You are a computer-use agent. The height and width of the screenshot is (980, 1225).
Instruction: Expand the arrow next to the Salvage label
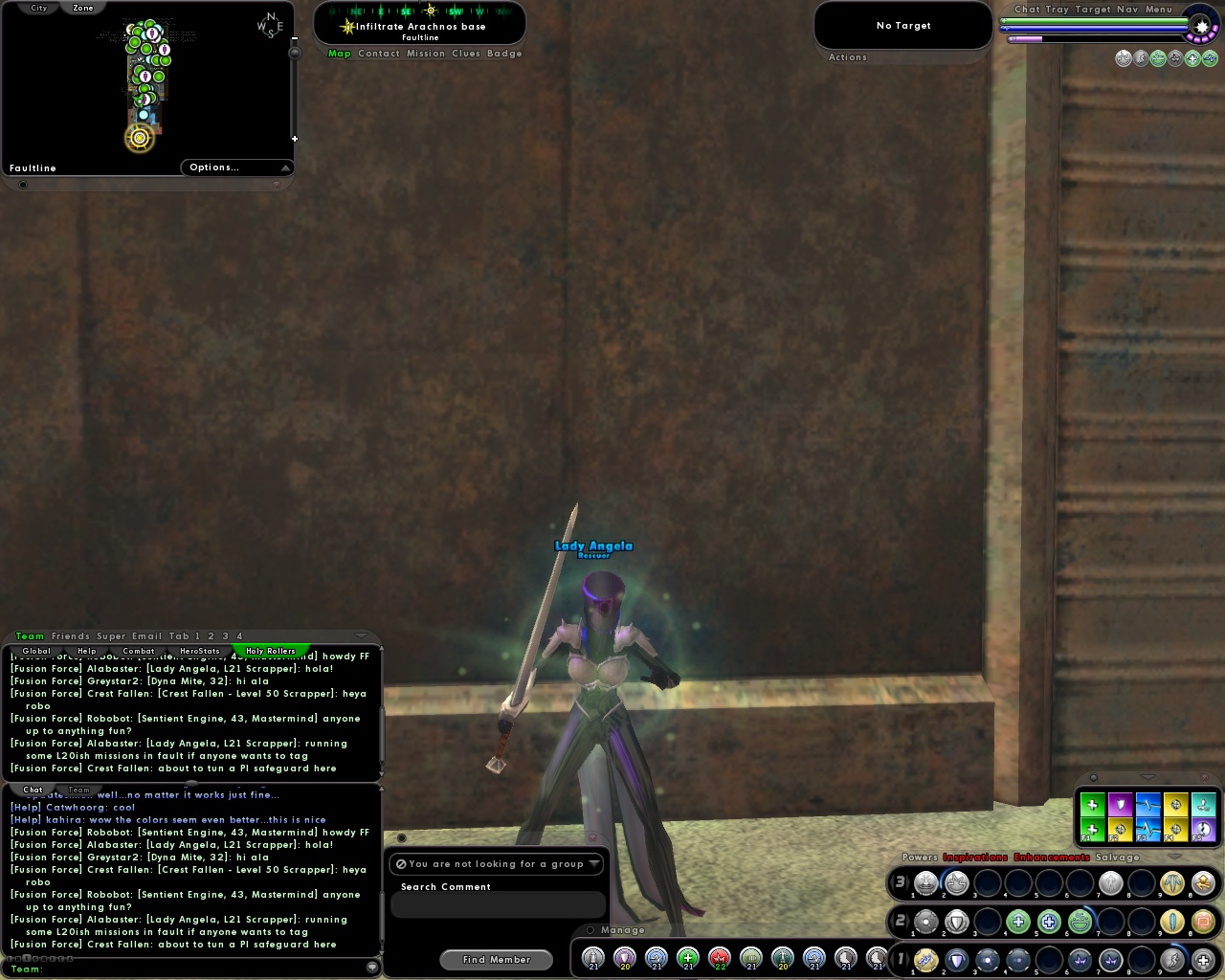[1175, 857]
